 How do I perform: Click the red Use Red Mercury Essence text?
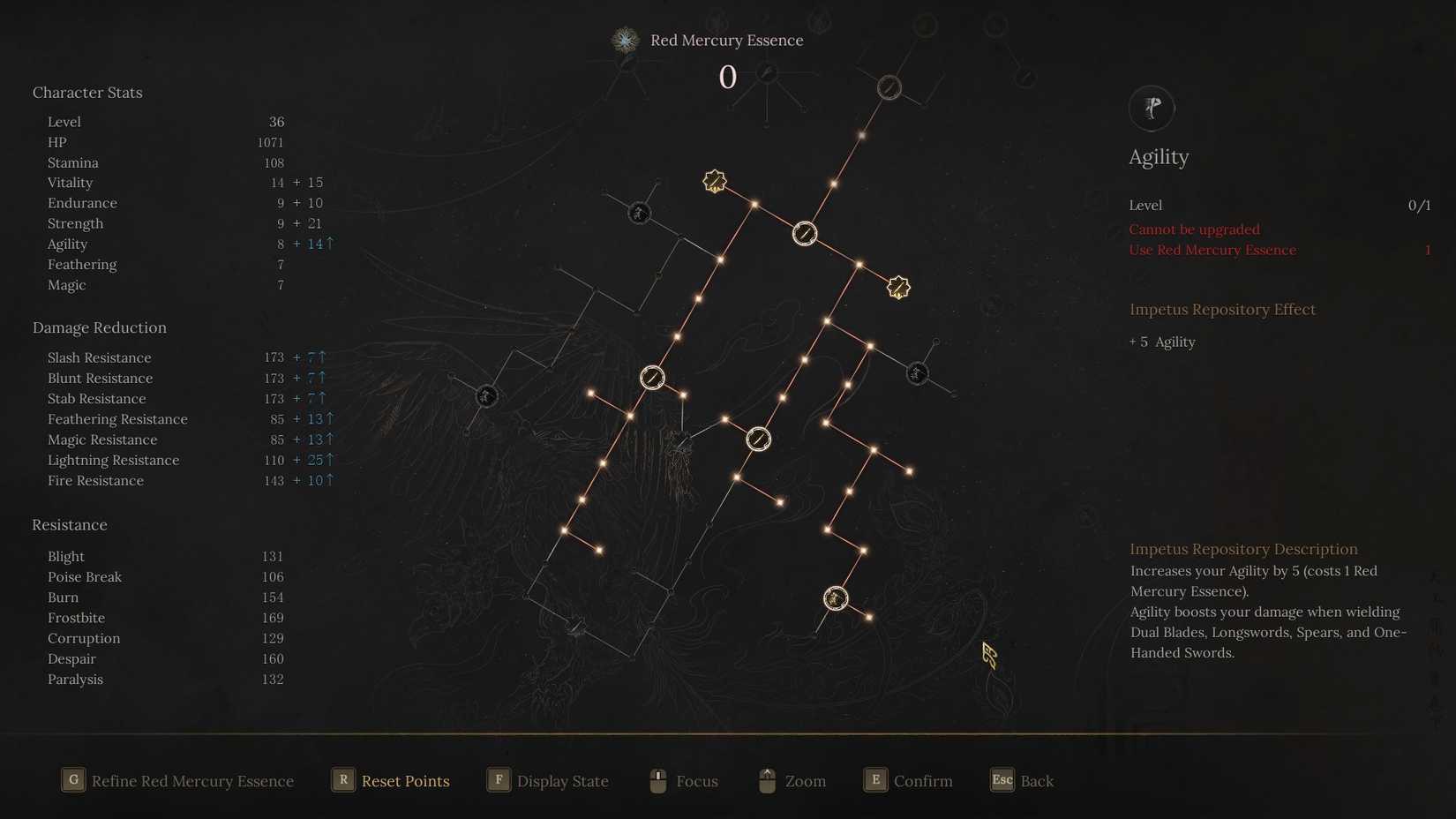1212,250
